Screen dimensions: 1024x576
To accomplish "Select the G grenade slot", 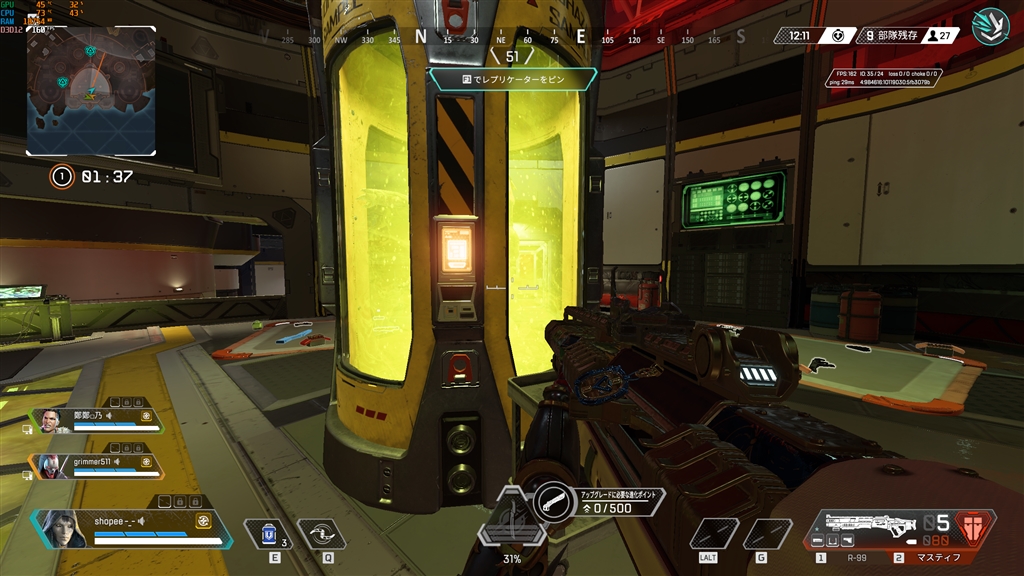I will pos(767,534).
